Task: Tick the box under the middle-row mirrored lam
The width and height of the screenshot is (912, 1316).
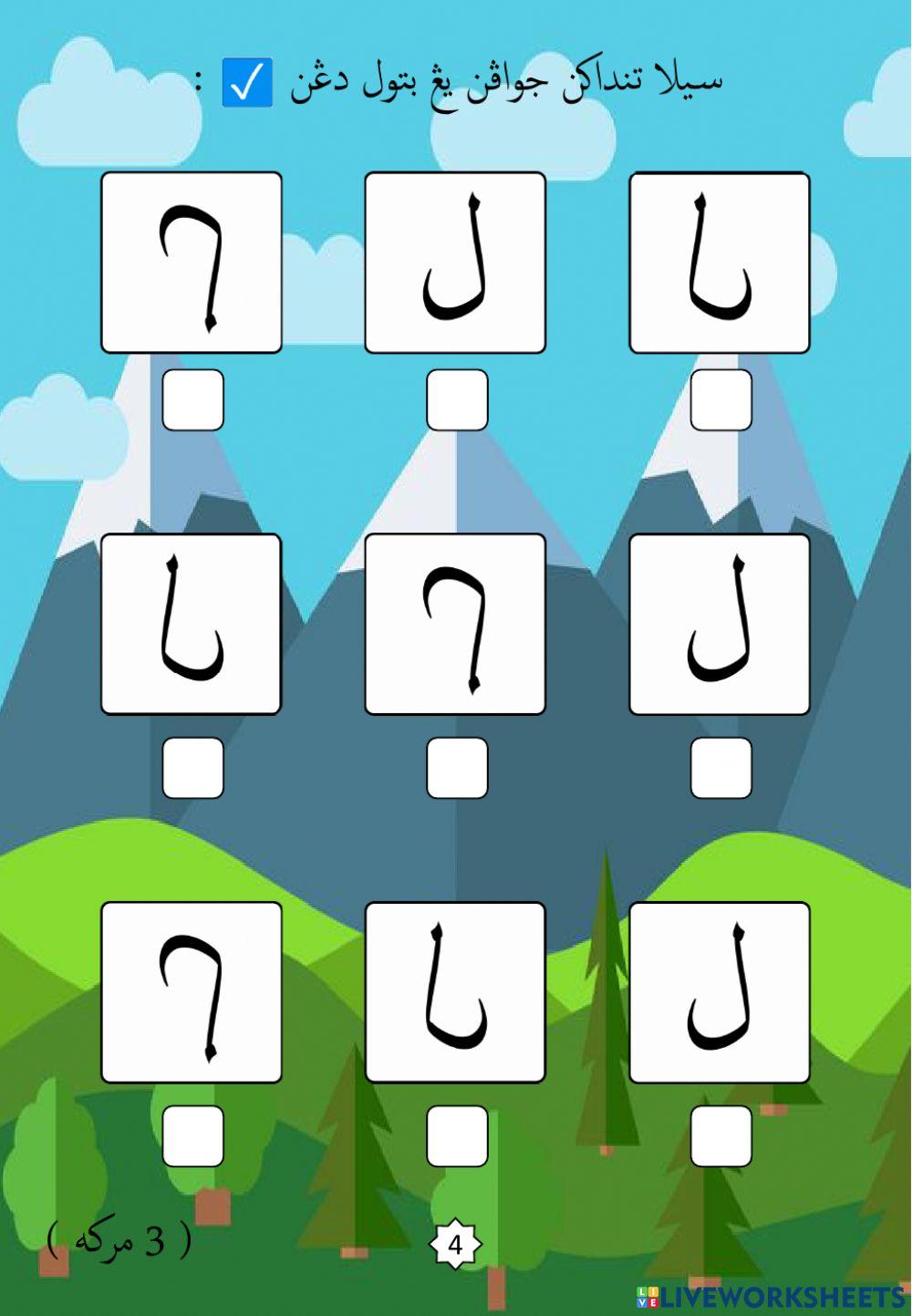Action: [x=192, y=768]
